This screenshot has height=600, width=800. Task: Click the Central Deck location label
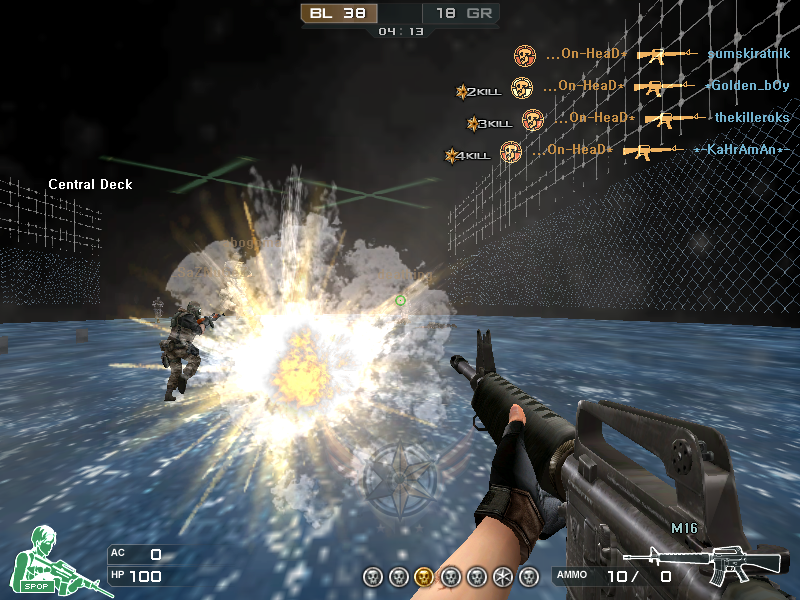tap(90, 184)
